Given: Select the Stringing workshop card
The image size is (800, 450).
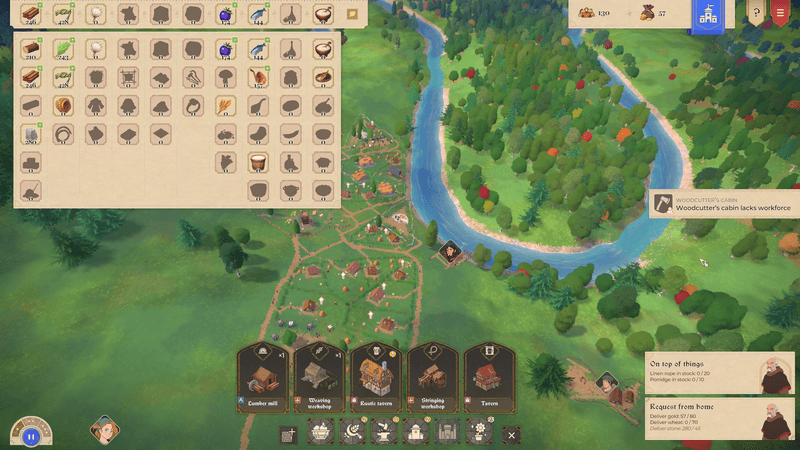Looking at the screenshot, I should (431, 378).
